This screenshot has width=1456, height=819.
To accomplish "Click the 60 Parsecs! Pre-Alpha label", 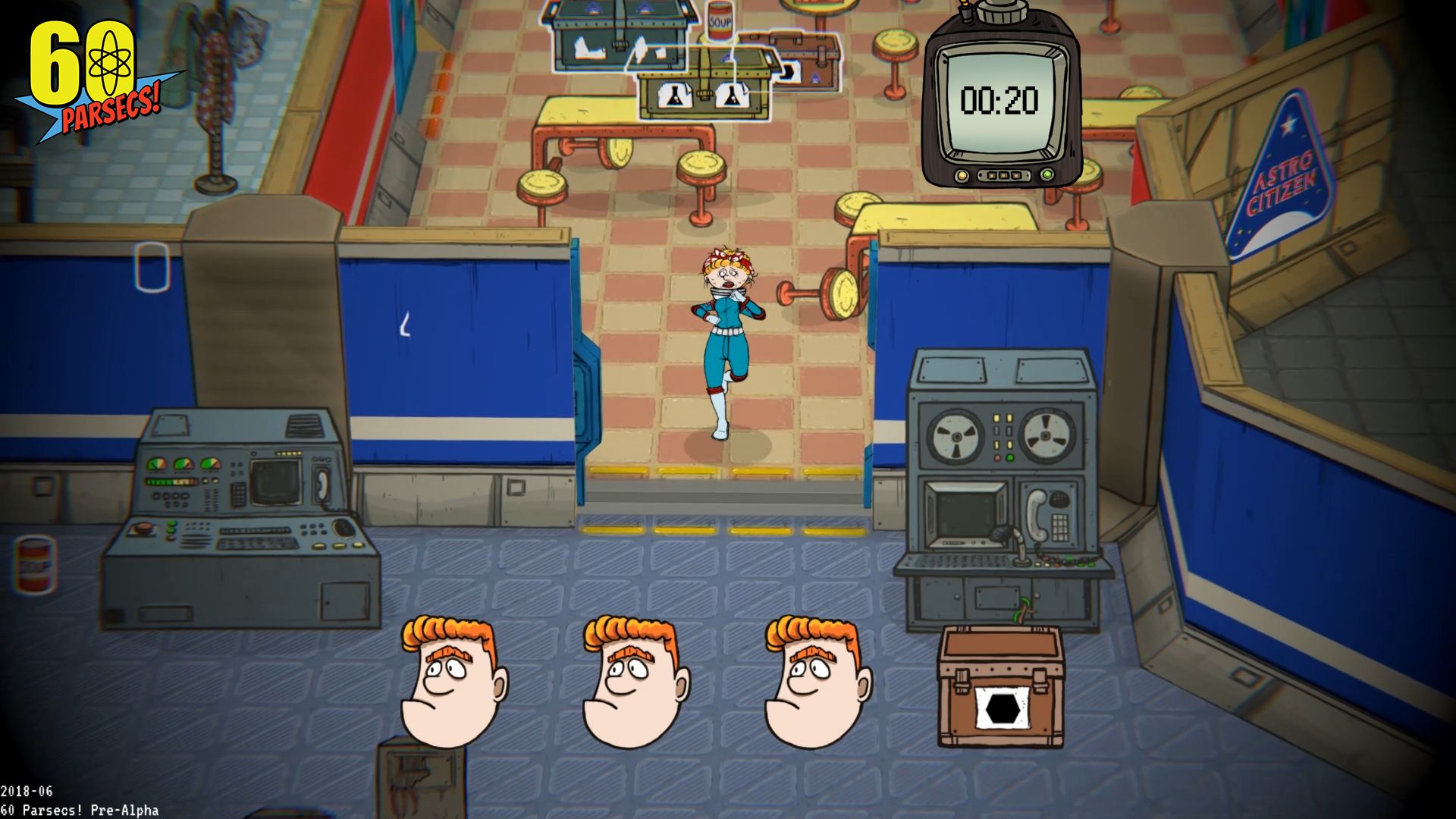I will (x=80, y=809).
